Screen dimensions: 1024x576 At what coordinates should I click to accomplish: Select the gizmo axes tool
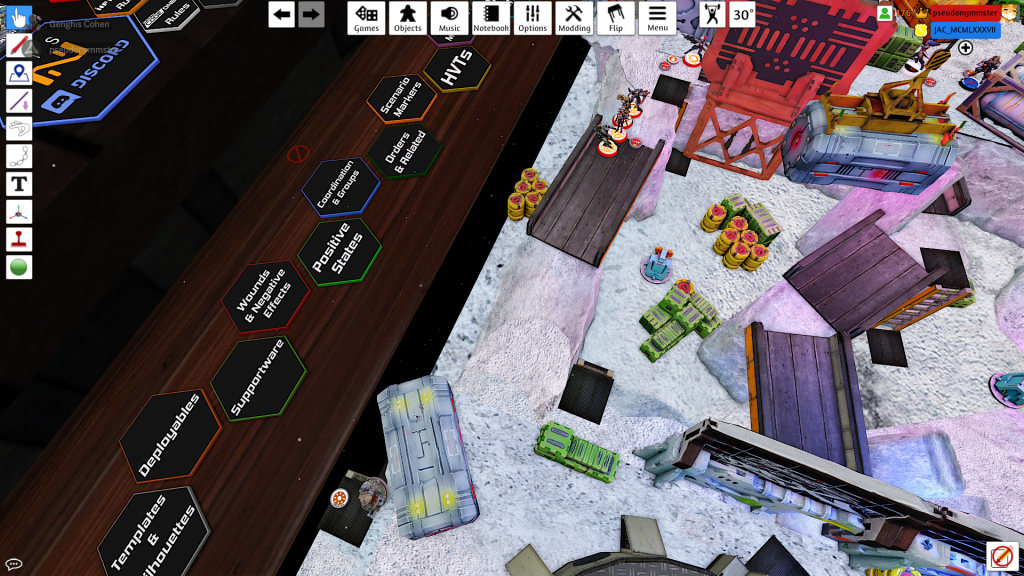tap(19, 212)
